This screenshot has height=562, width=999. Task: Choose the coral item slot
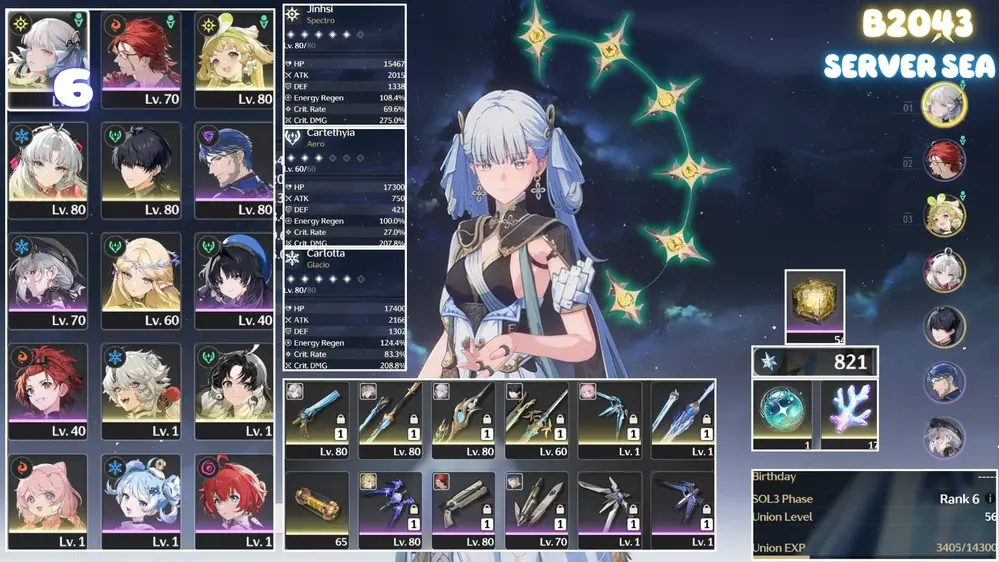point(848,412)
